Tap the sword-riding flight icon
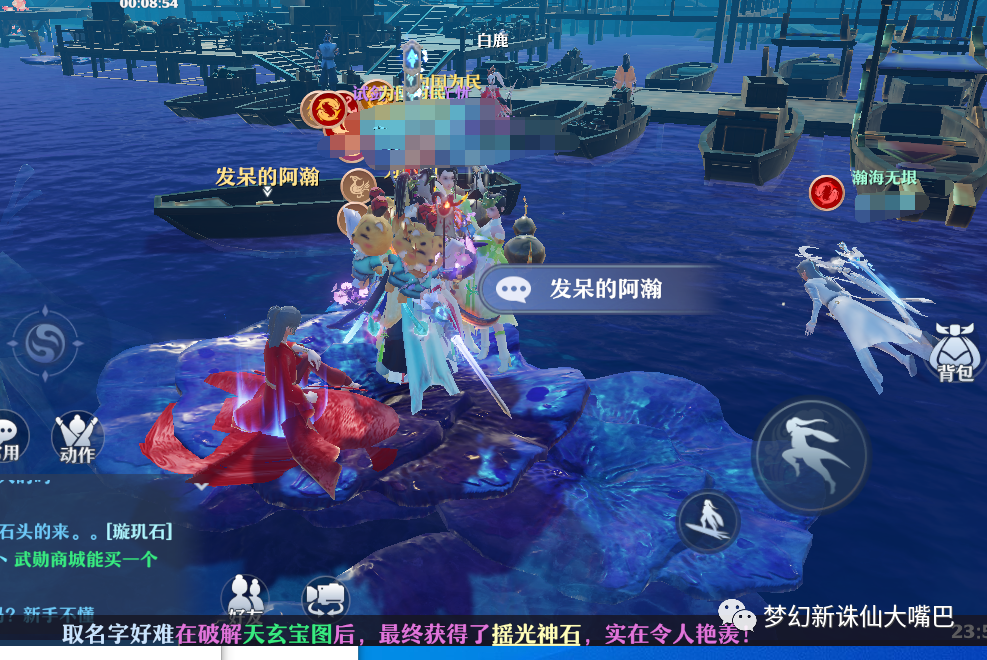Screen dimensions: 987x660 click(708, 521)
